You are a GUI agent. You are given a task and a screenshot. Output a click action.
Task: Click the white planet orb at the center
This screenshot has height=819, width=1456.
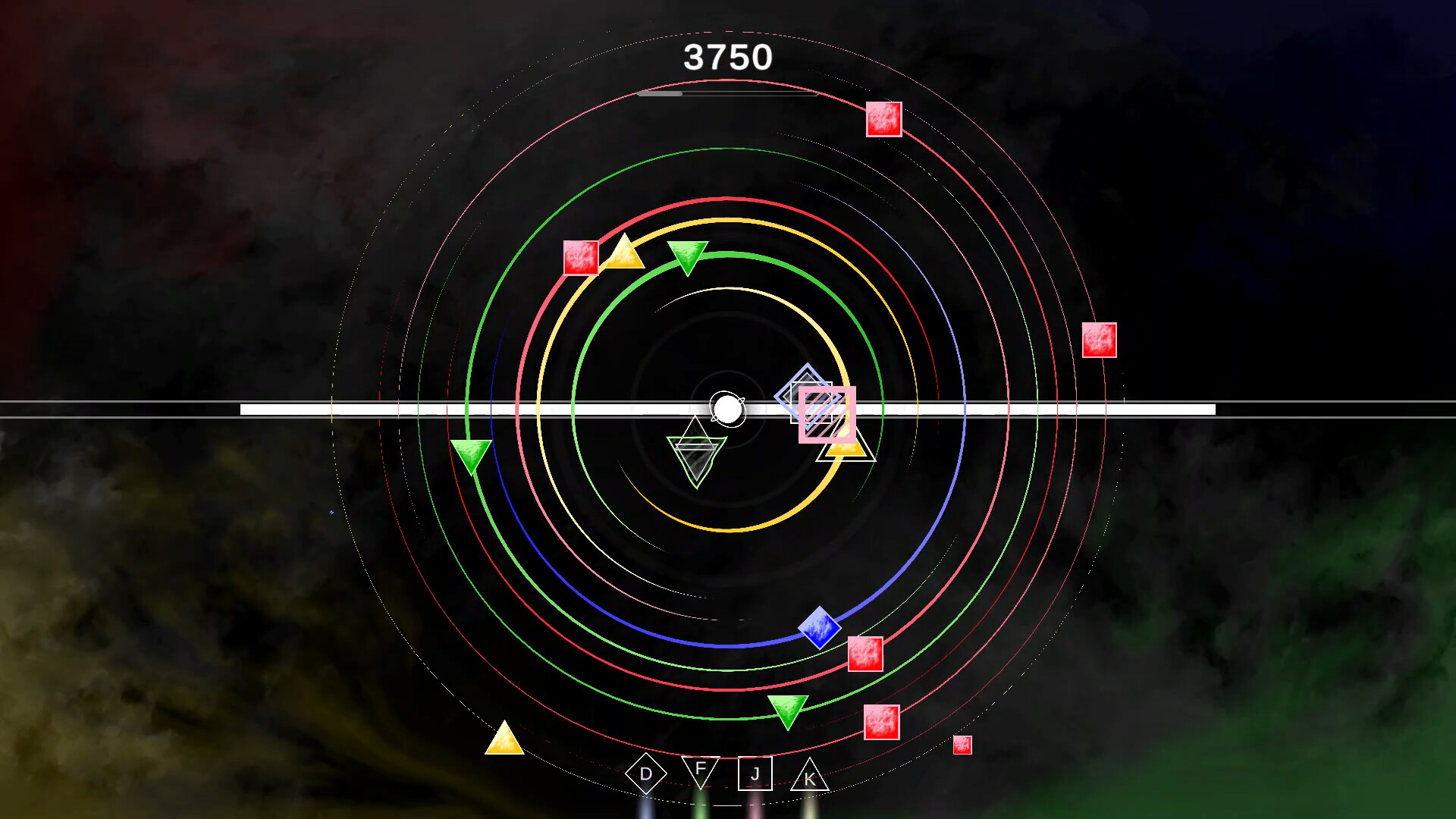coord(726,409)
